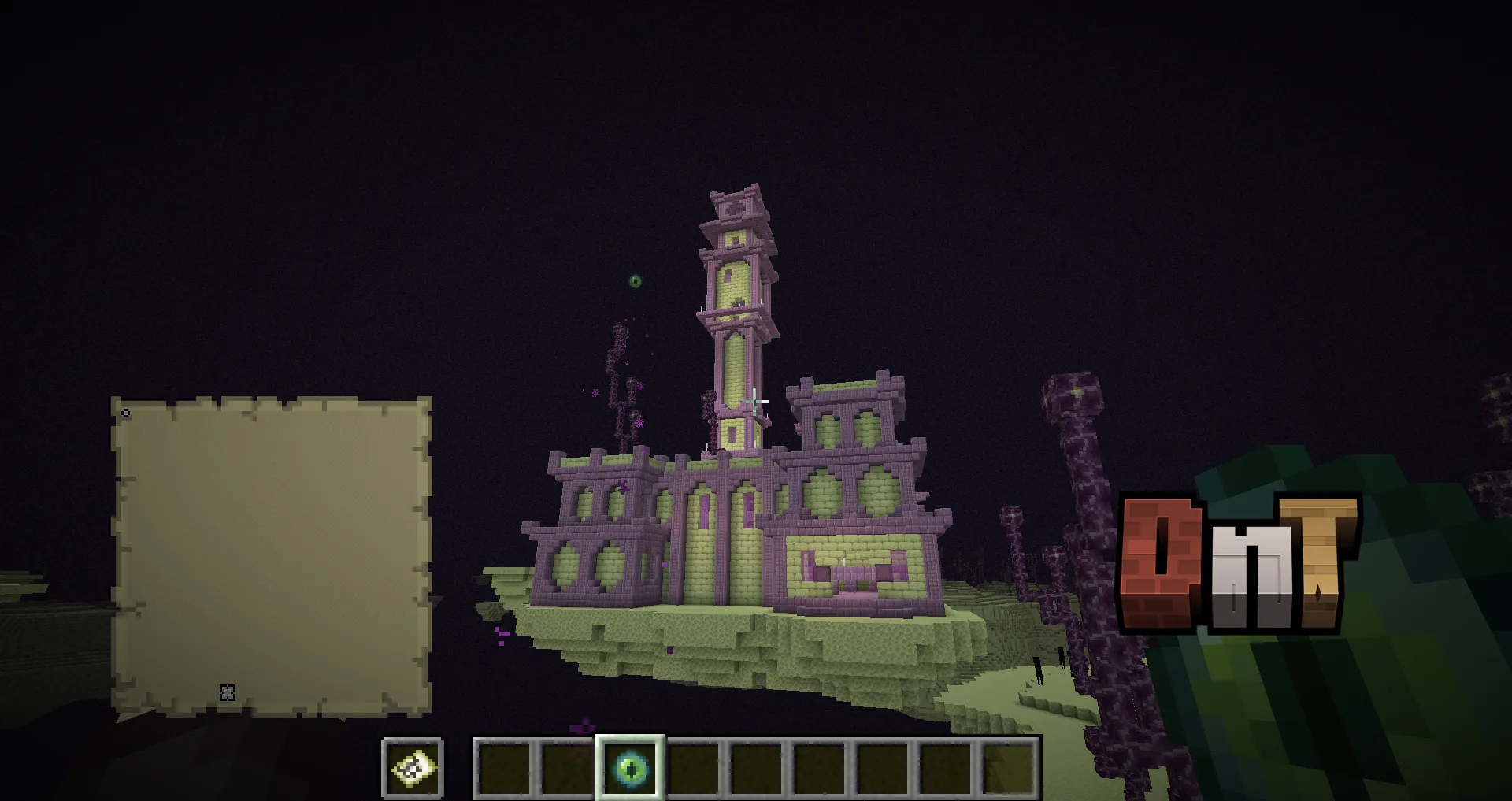Click the map item in the offhand slot

coord(413,768)
